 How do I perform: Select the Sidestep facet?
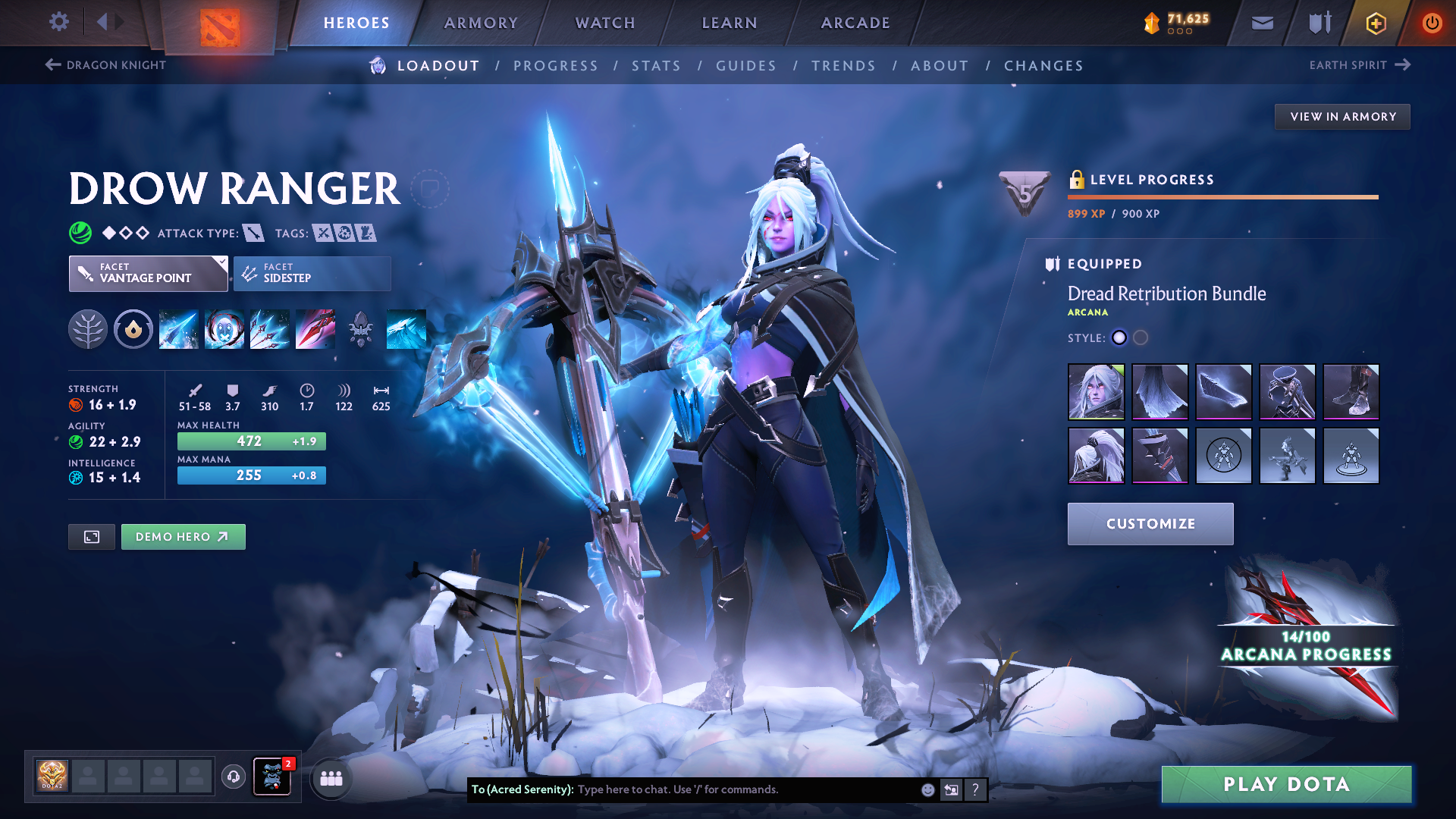click(x=312, y=273)
